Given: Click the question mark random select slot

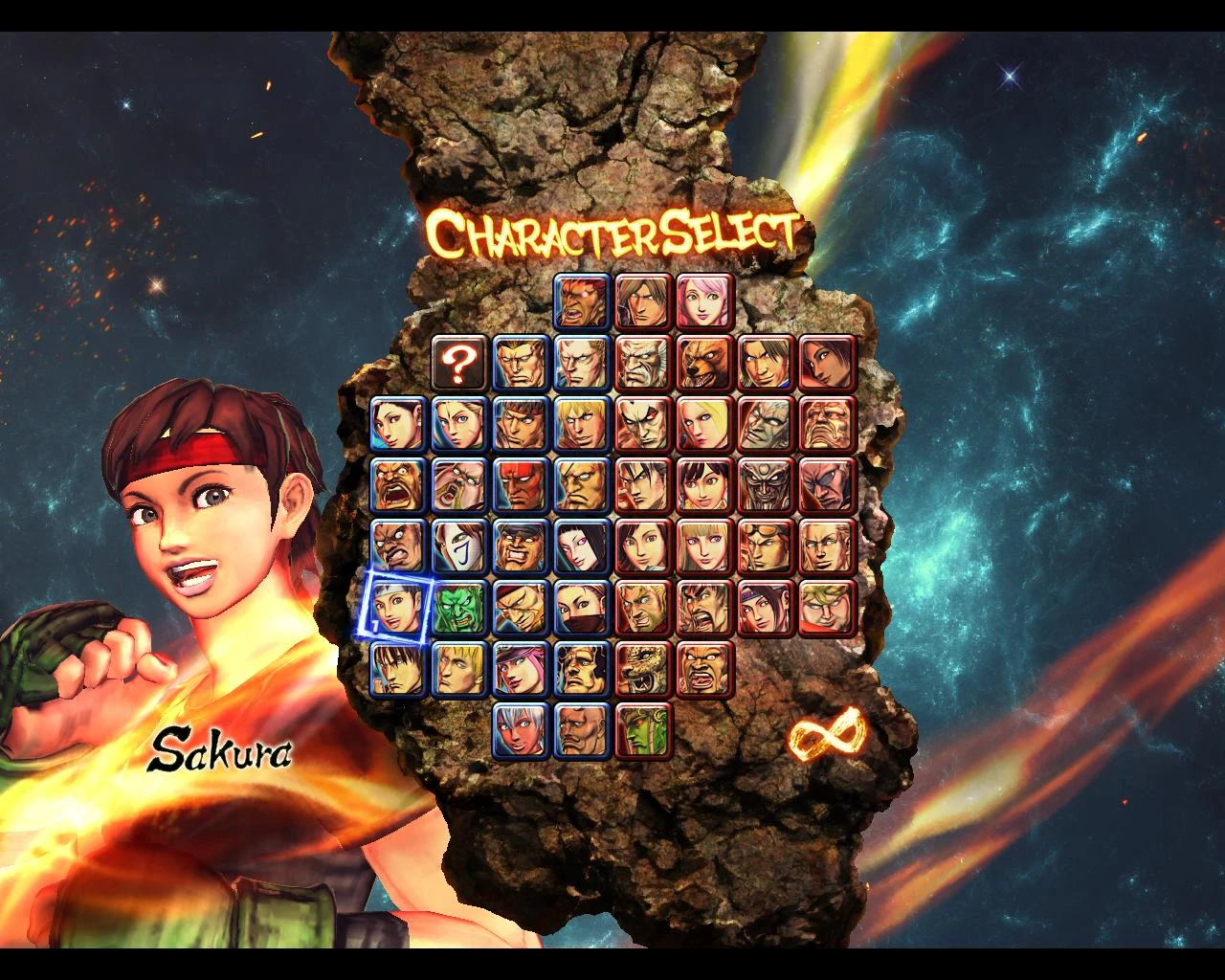Looking at the screenshot, I should point(460,365).
